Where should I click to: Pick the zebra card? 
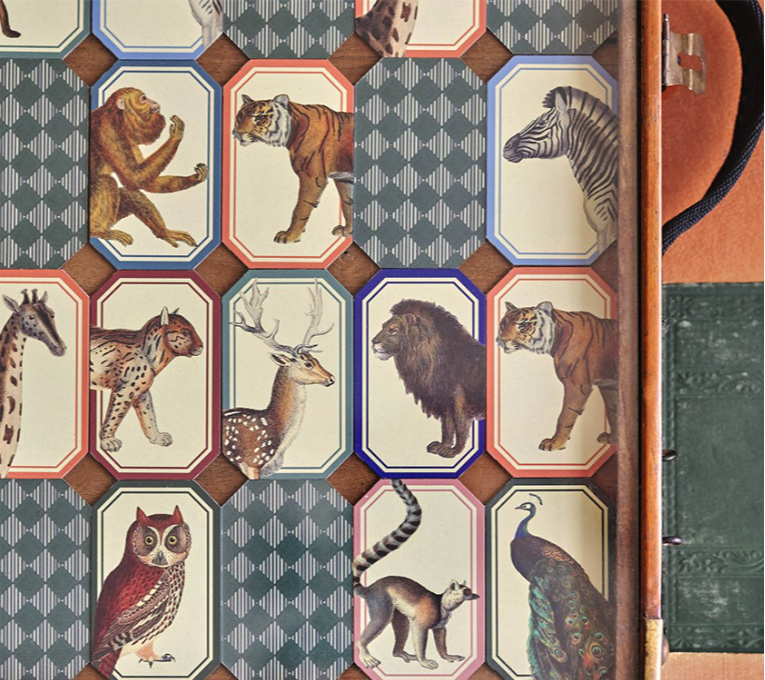(x=552, y=160)
